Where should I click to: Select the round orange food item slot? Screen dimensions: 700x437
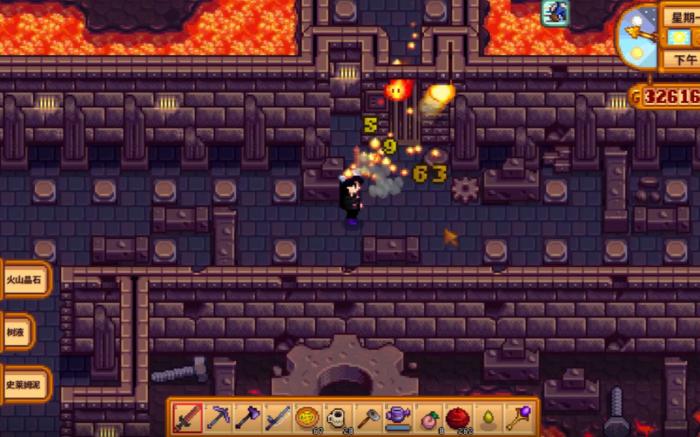point(308,417)
